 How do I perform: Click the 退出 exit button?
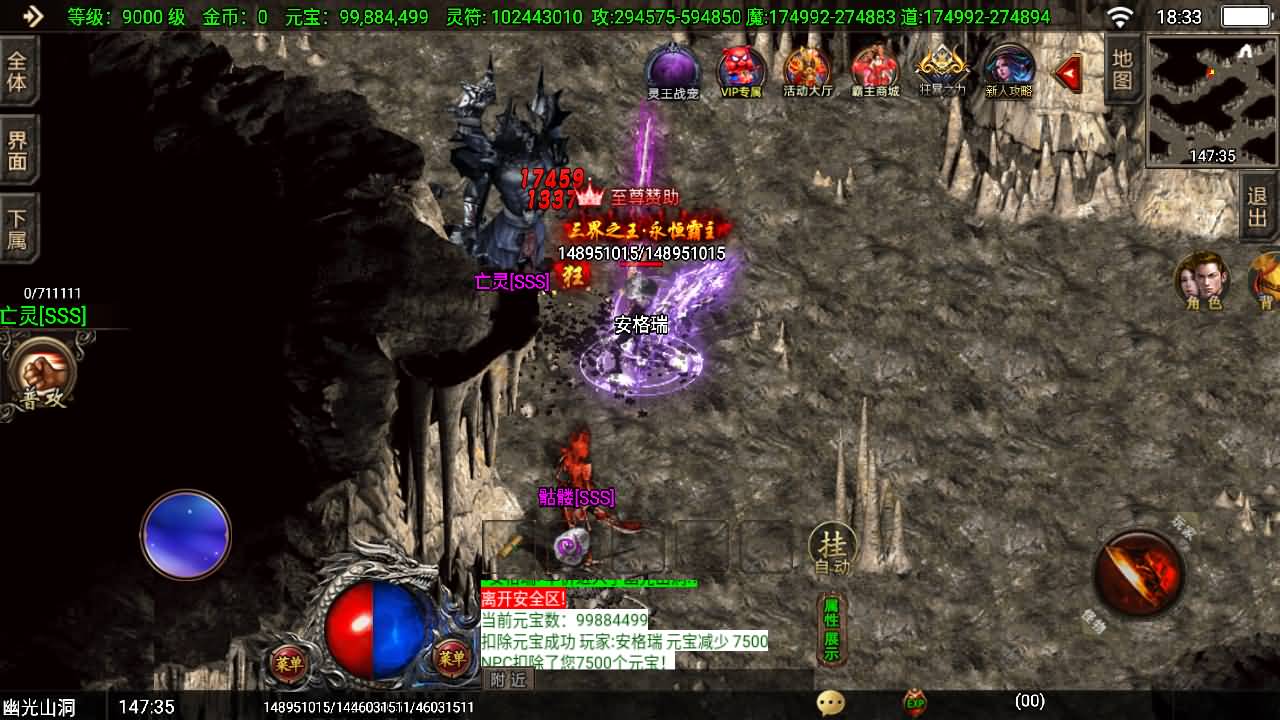tap(1258, 207)
